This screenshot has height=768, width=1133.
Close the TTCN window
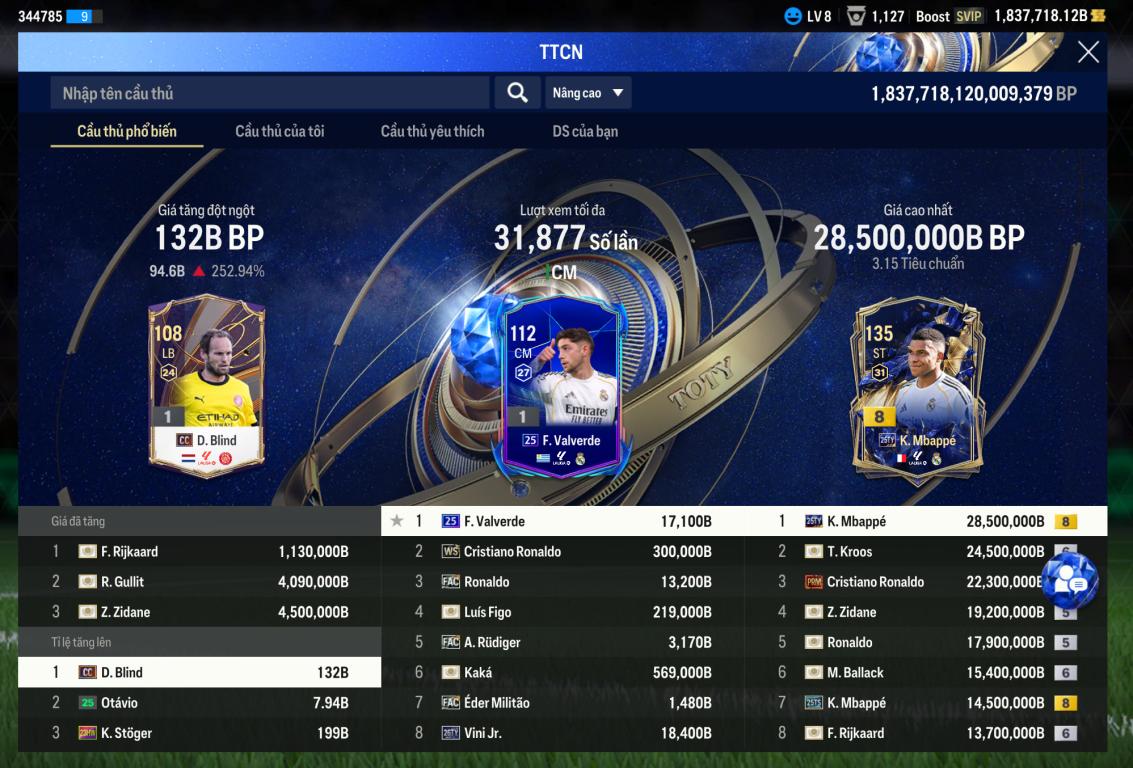(1088, 52)
